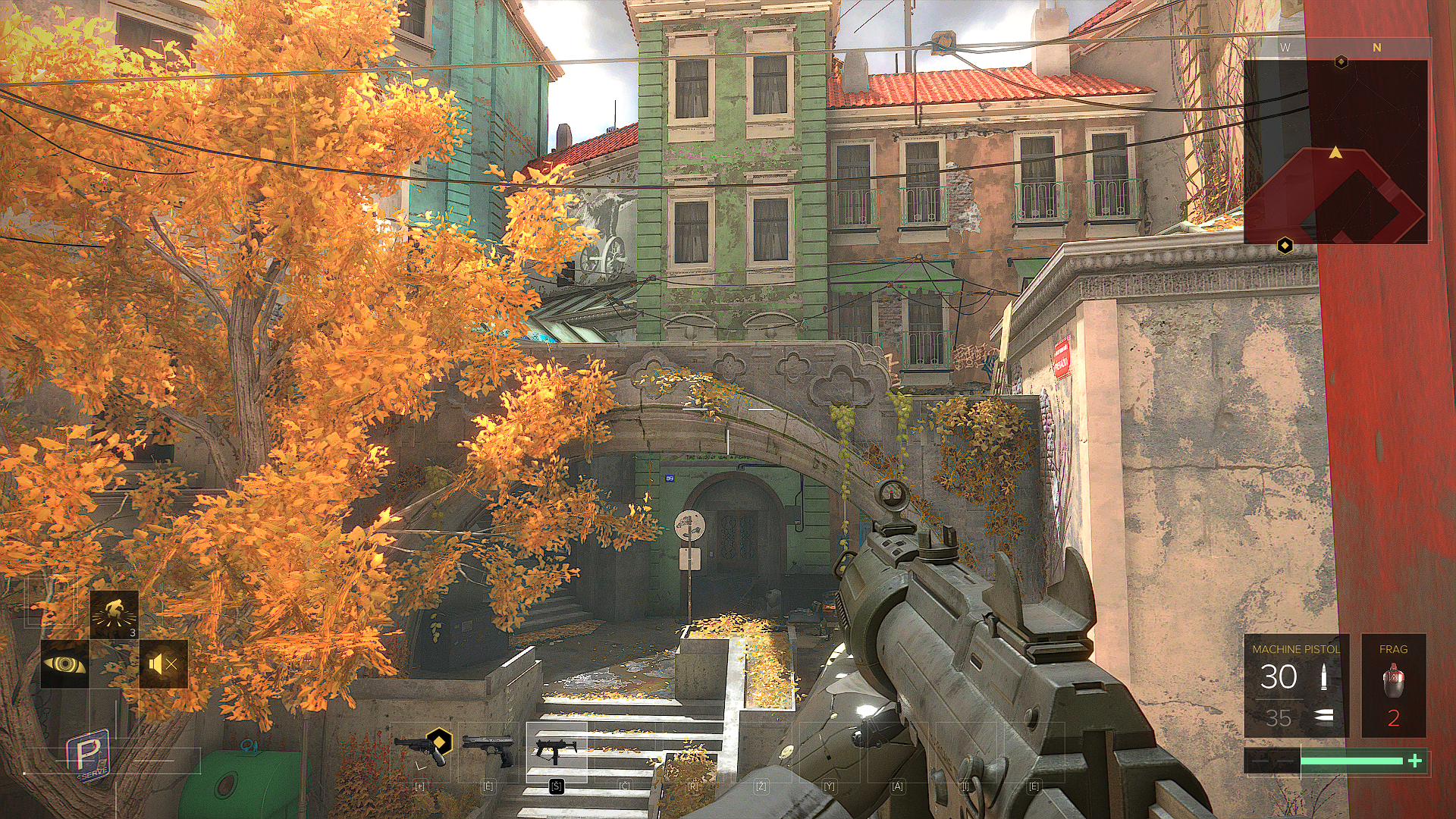Activate the Smart Vision eye augmentation
1456x819 pixels.
(x=64, y=664)
